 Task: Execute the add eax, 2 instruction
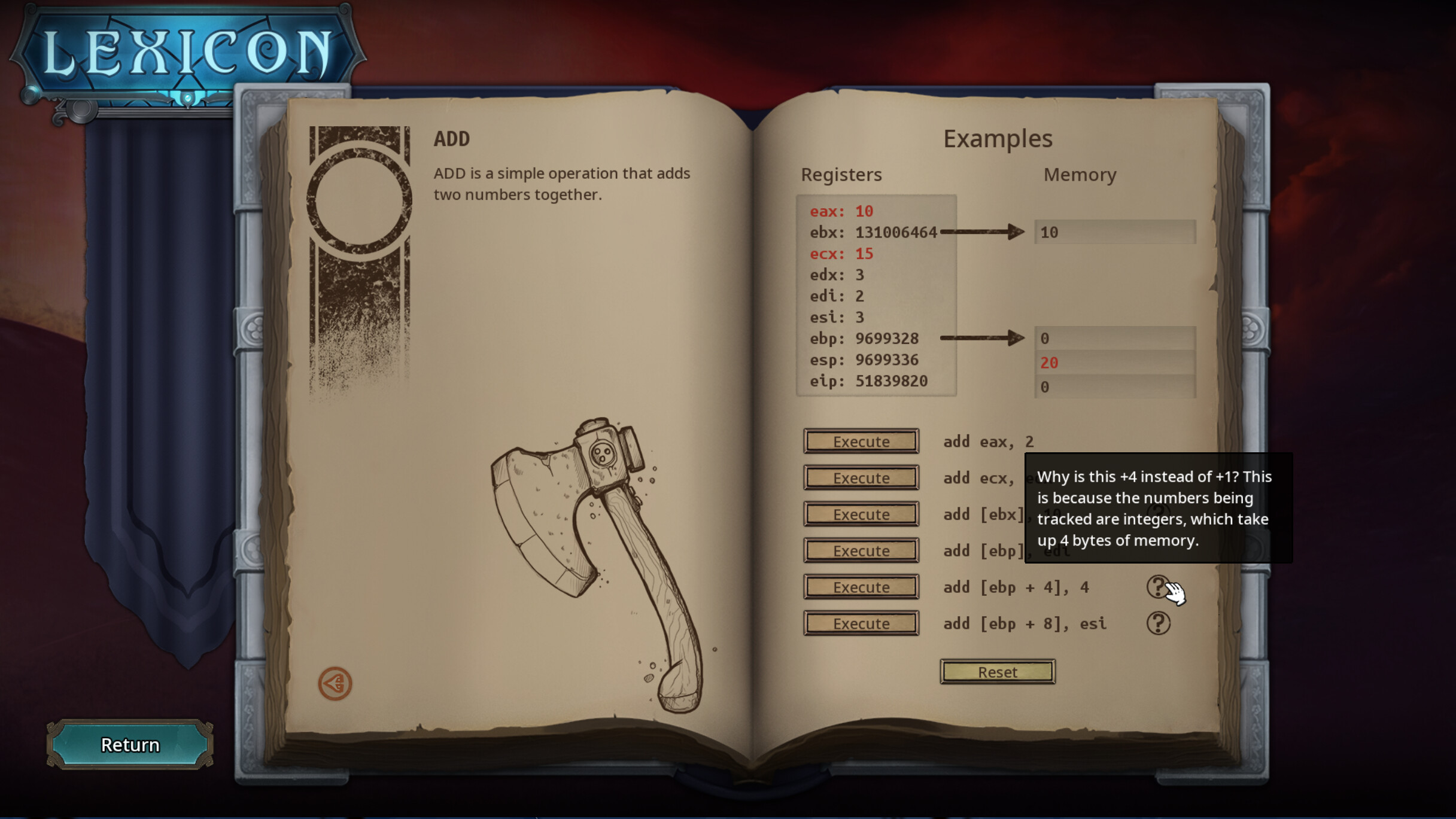coord(861,442)
